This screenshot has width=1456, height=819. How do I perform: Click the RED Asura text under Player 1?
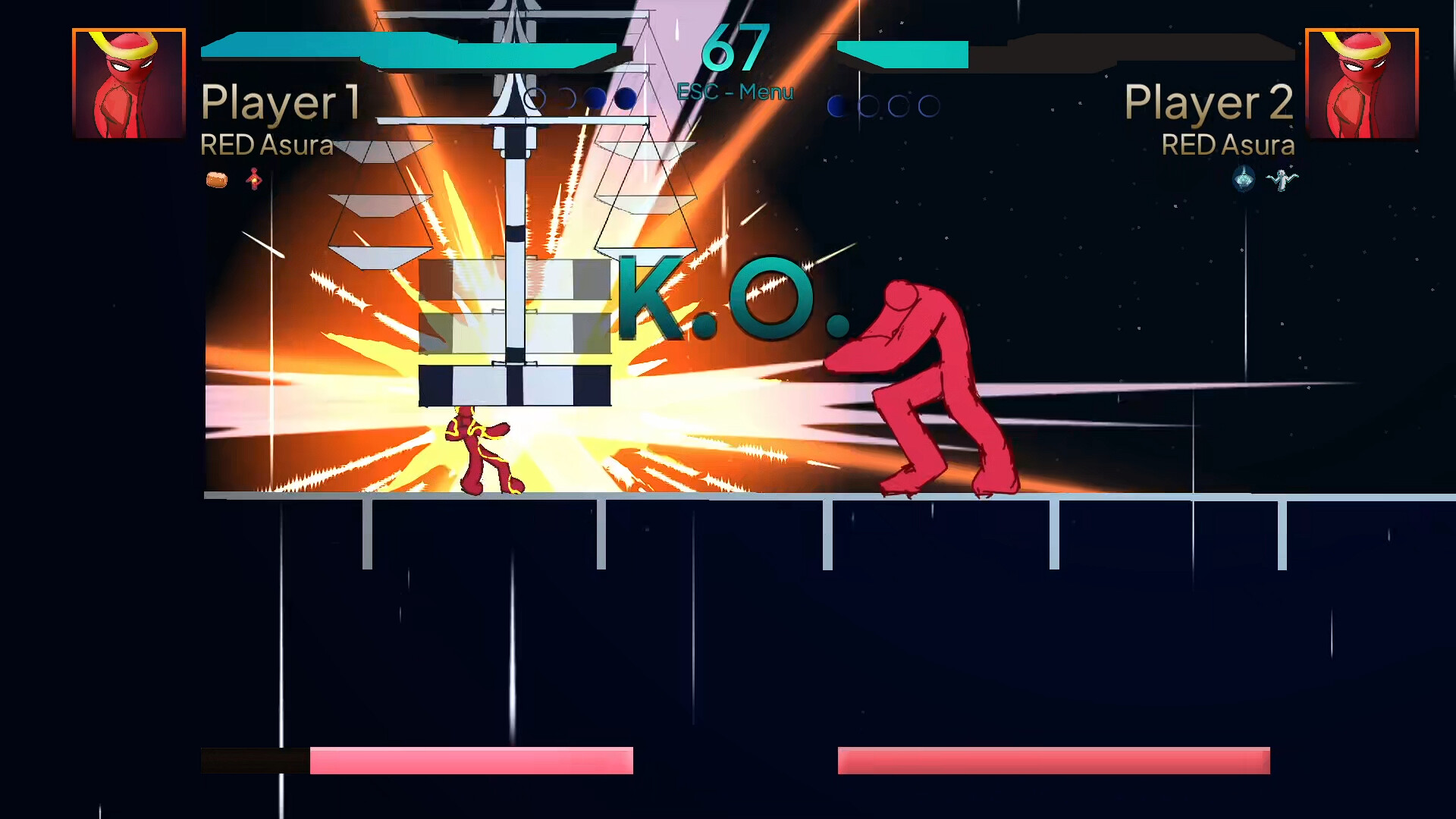coord(267,145)
